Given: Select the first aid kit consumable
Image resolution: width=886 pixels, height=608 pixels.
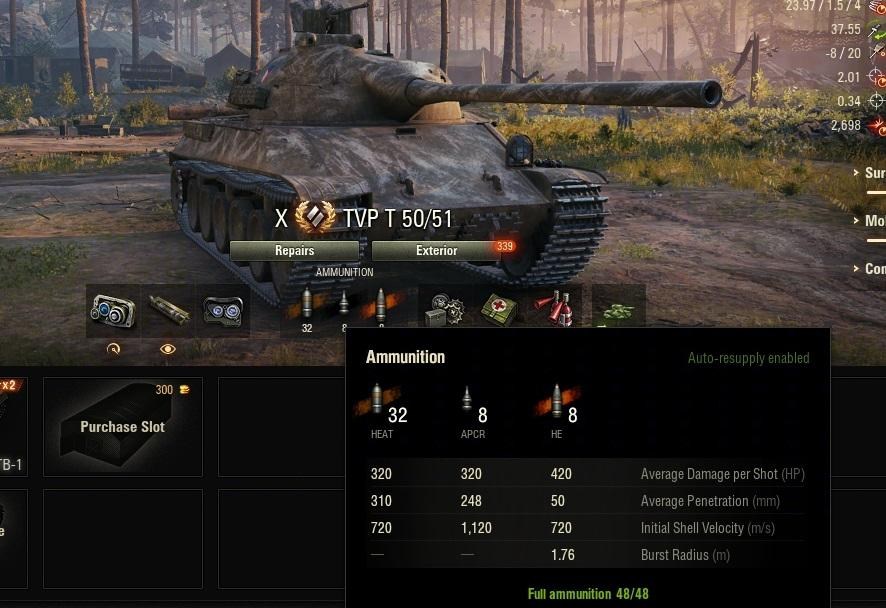Looking at the screenshot, I should coord(498,309).
